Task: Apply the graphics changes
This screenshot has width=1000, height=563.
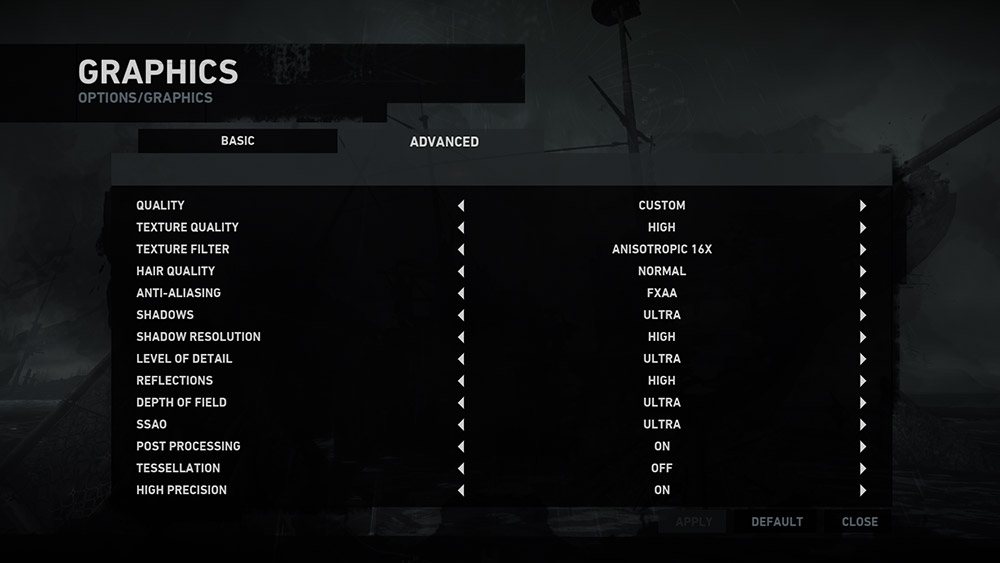Action: (x=694, y=522)
